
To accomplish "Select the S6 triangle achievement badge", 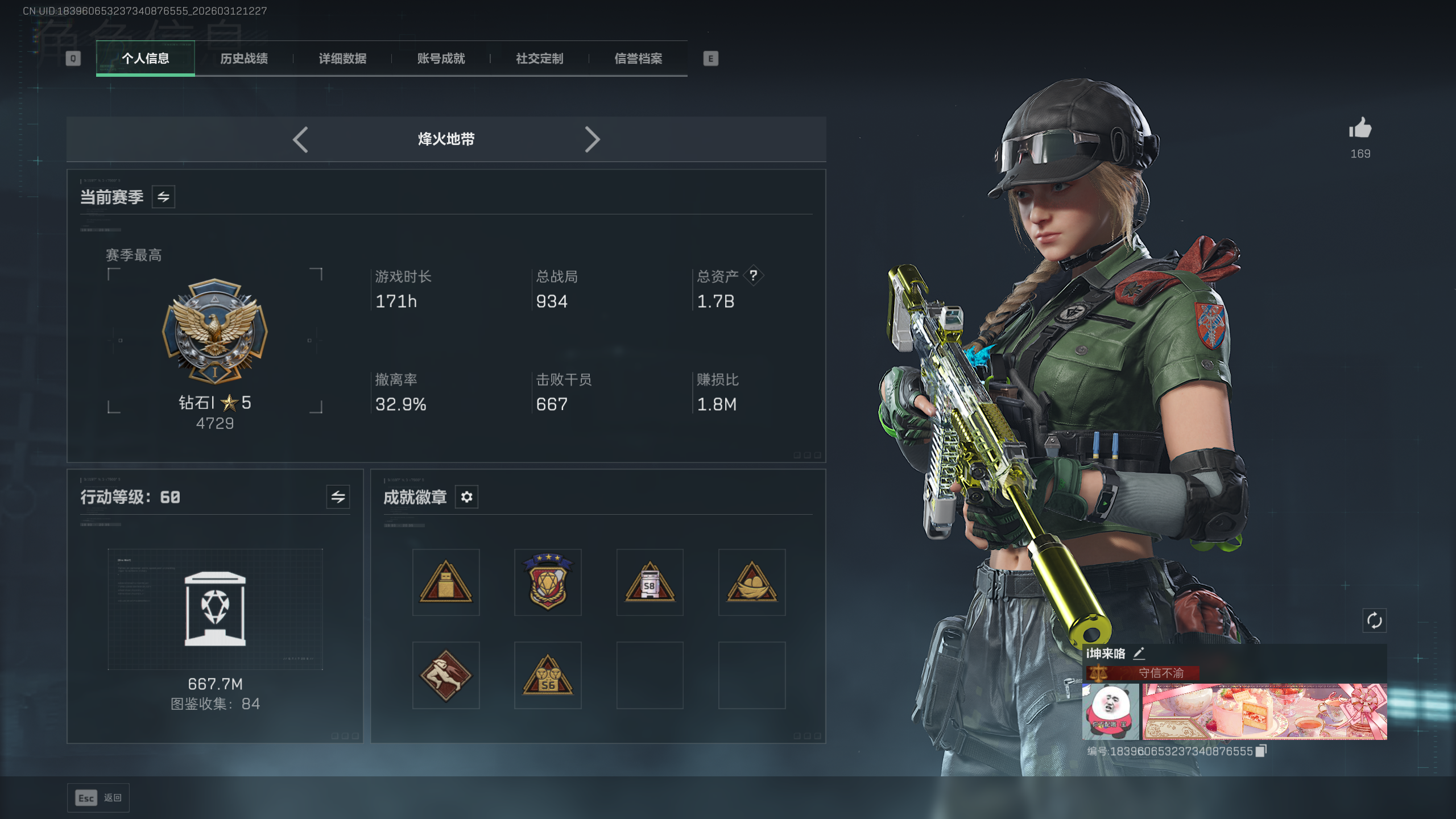I will pyautogui.click(x=548, y=675).
